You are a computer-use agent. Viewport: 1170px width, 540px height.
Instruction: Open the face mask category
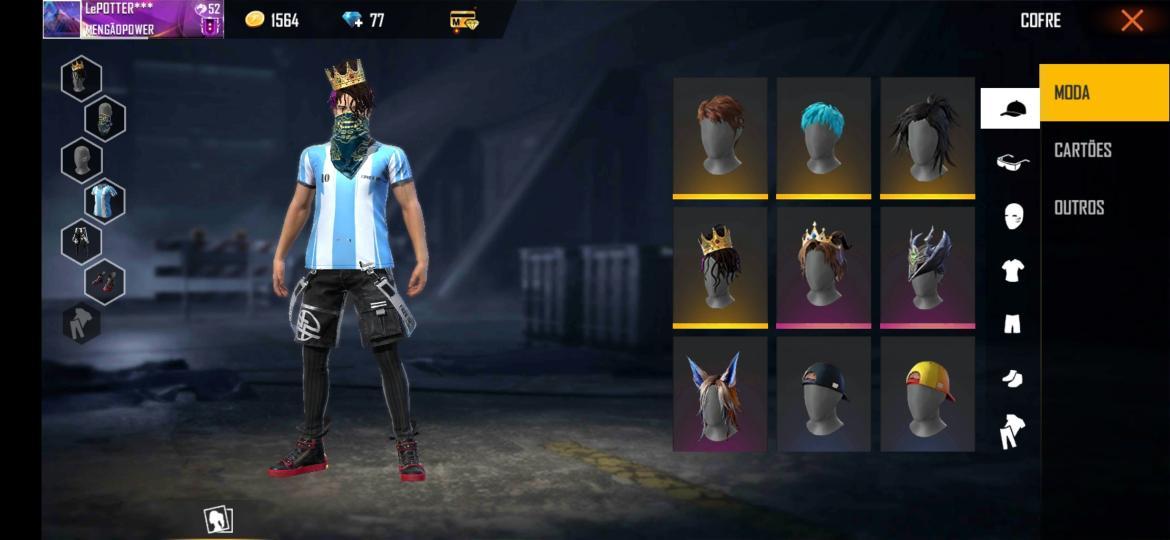(x=1013, y=216)
